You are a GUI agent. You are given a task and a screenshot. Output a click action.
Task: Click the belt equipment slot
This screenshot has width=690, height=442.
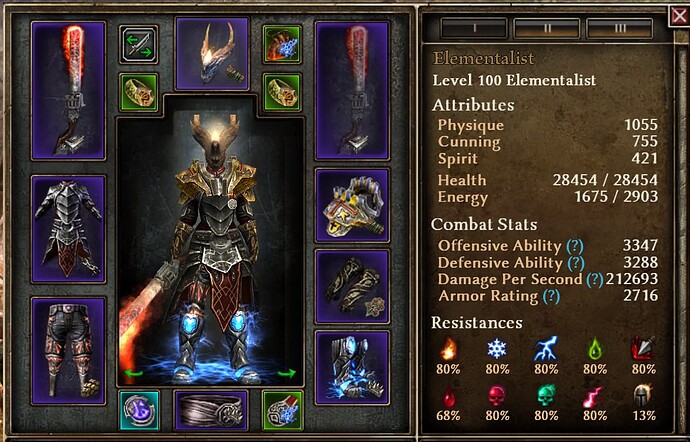[211, 410]
